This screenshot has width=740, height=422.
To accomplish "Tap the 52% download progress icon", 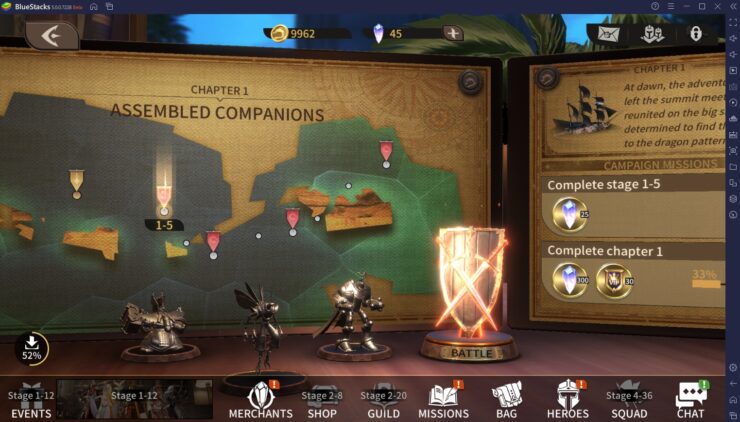I will coord(32,346).
